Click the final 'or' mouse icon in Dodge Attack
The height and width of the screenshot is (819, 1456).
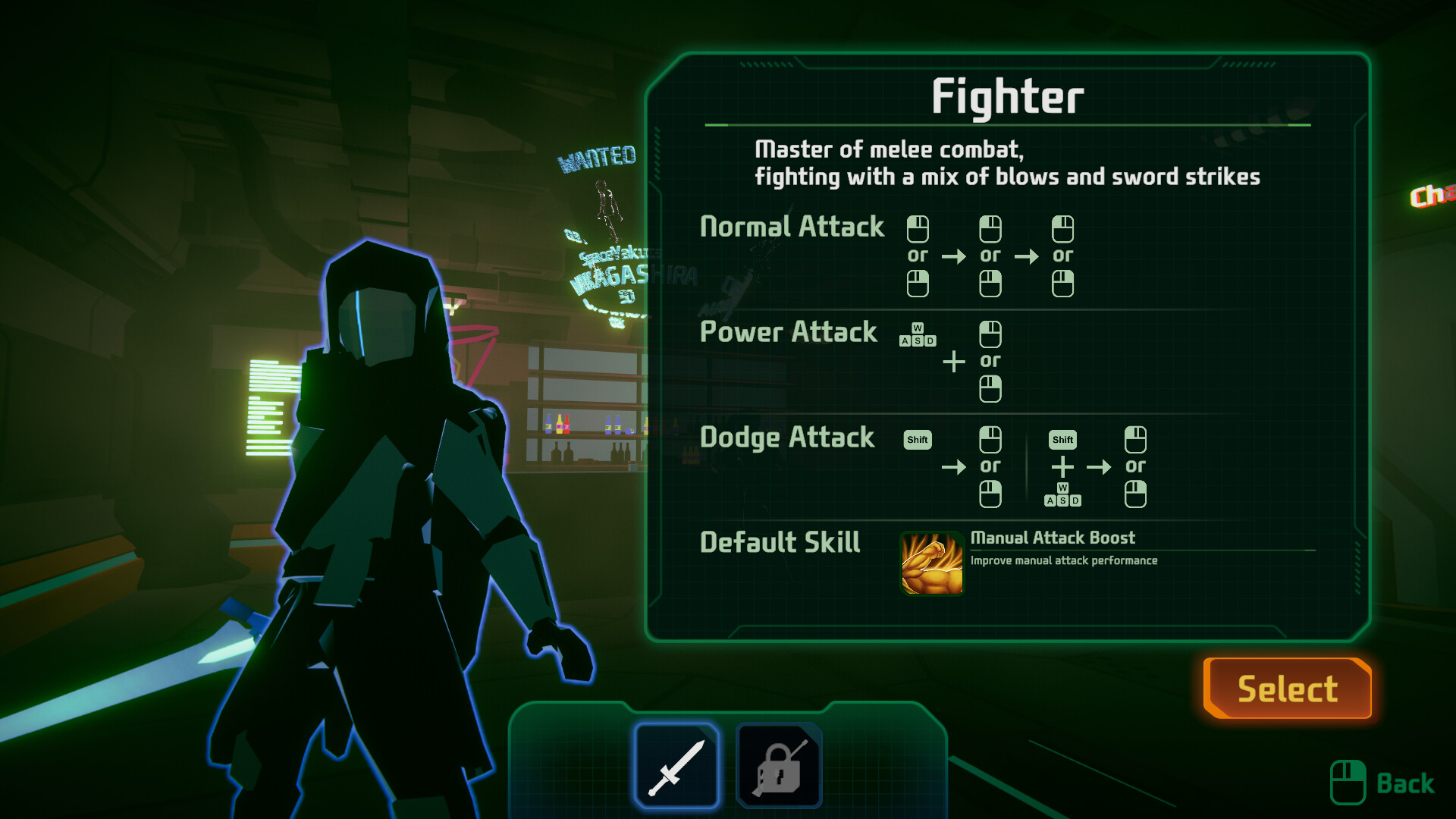pyautogui.click(x=1135, y=494)
